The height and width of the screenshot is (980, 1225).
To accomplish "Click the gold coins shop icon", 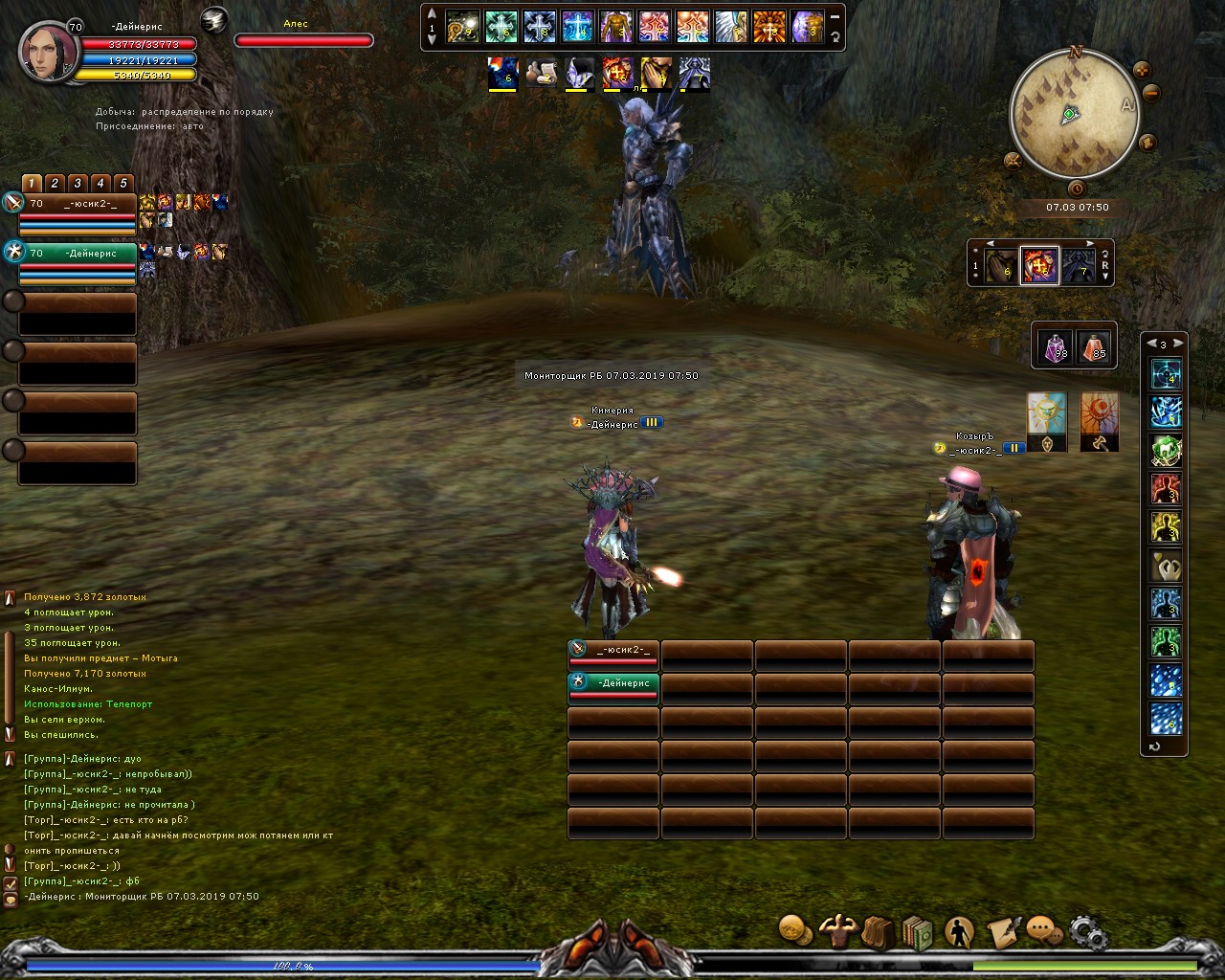I will click(793, 929).
